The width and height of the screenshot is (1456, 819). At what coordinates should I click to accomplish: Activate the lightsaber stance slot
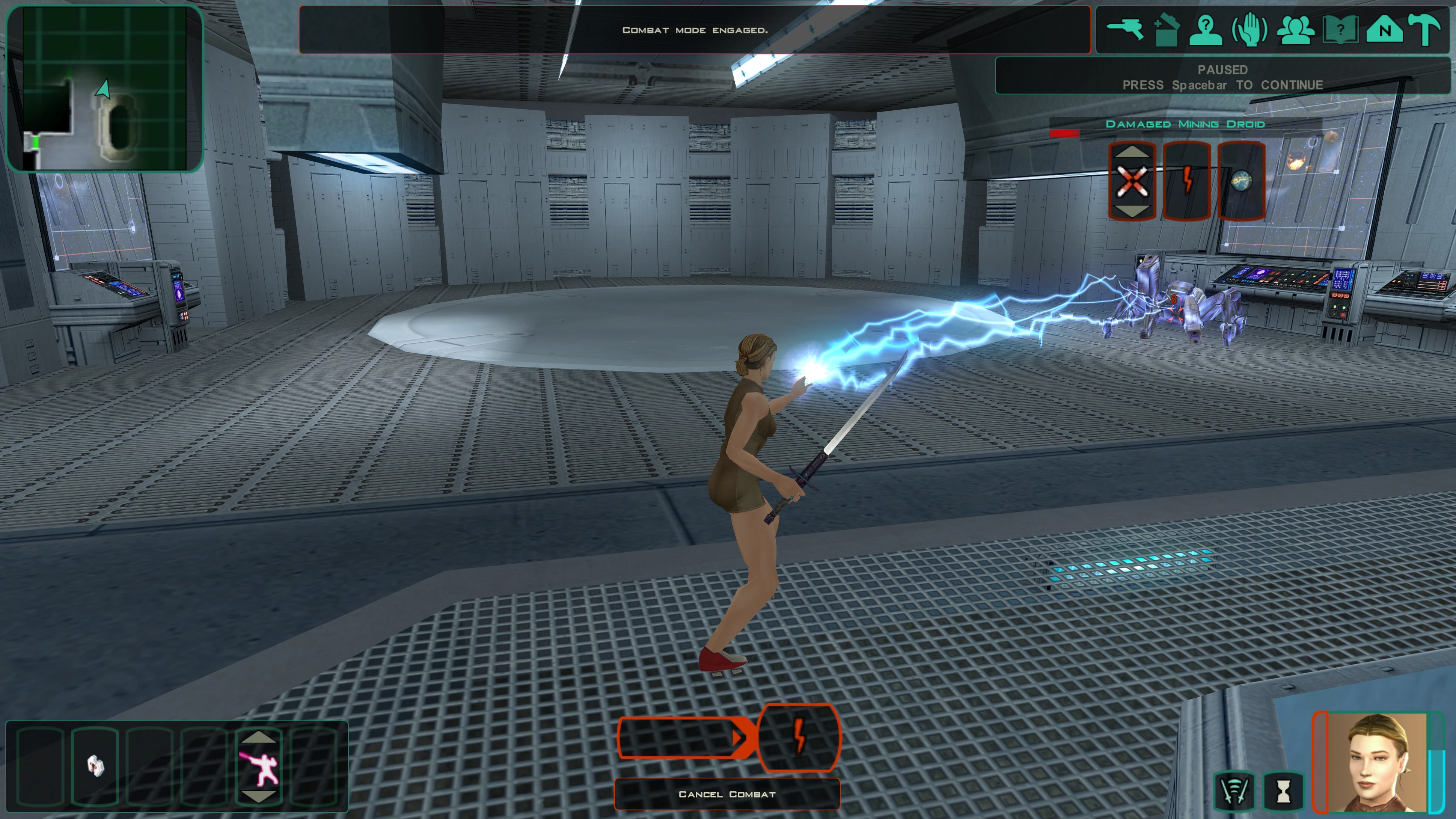pos(259,768)
